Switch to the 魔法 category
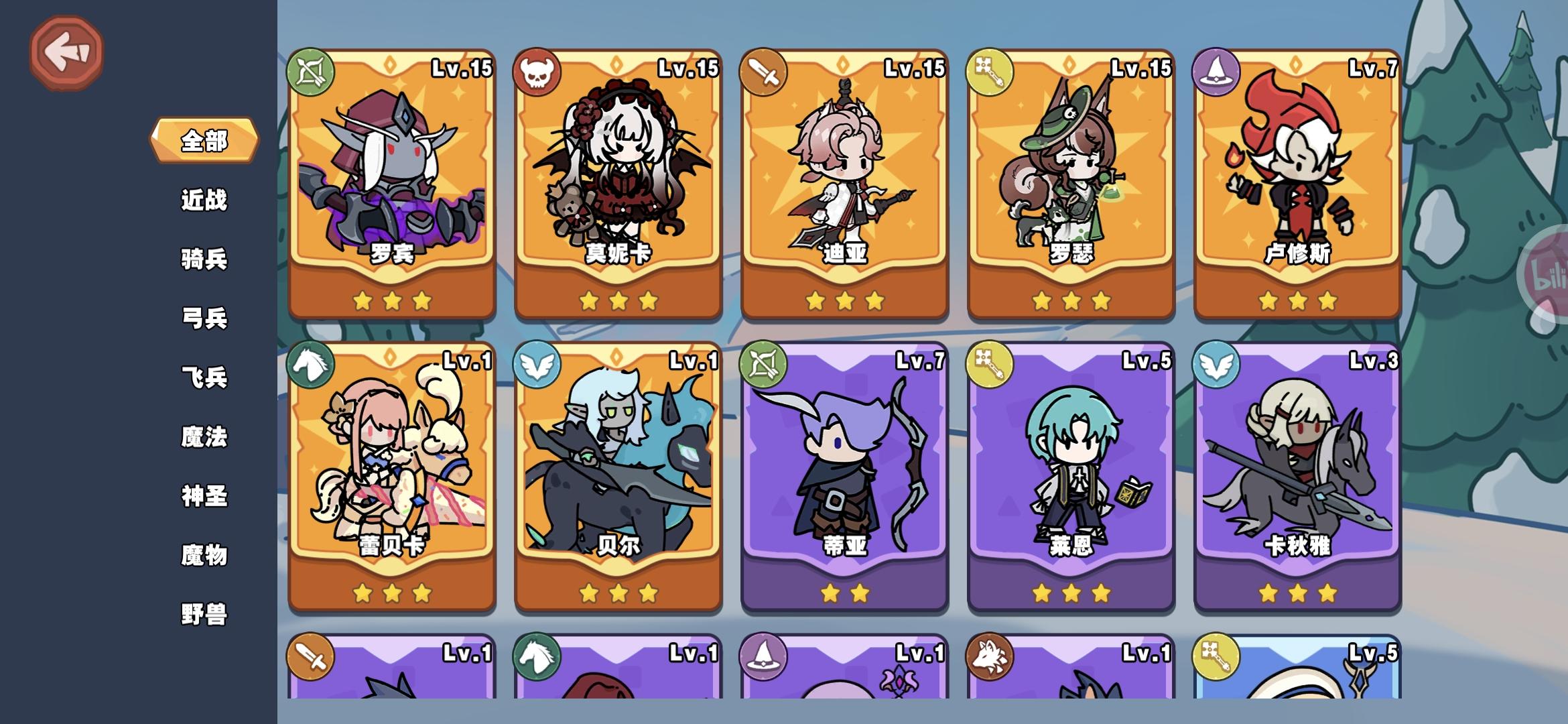The image size is (1568, 724). tap(204, 436)
